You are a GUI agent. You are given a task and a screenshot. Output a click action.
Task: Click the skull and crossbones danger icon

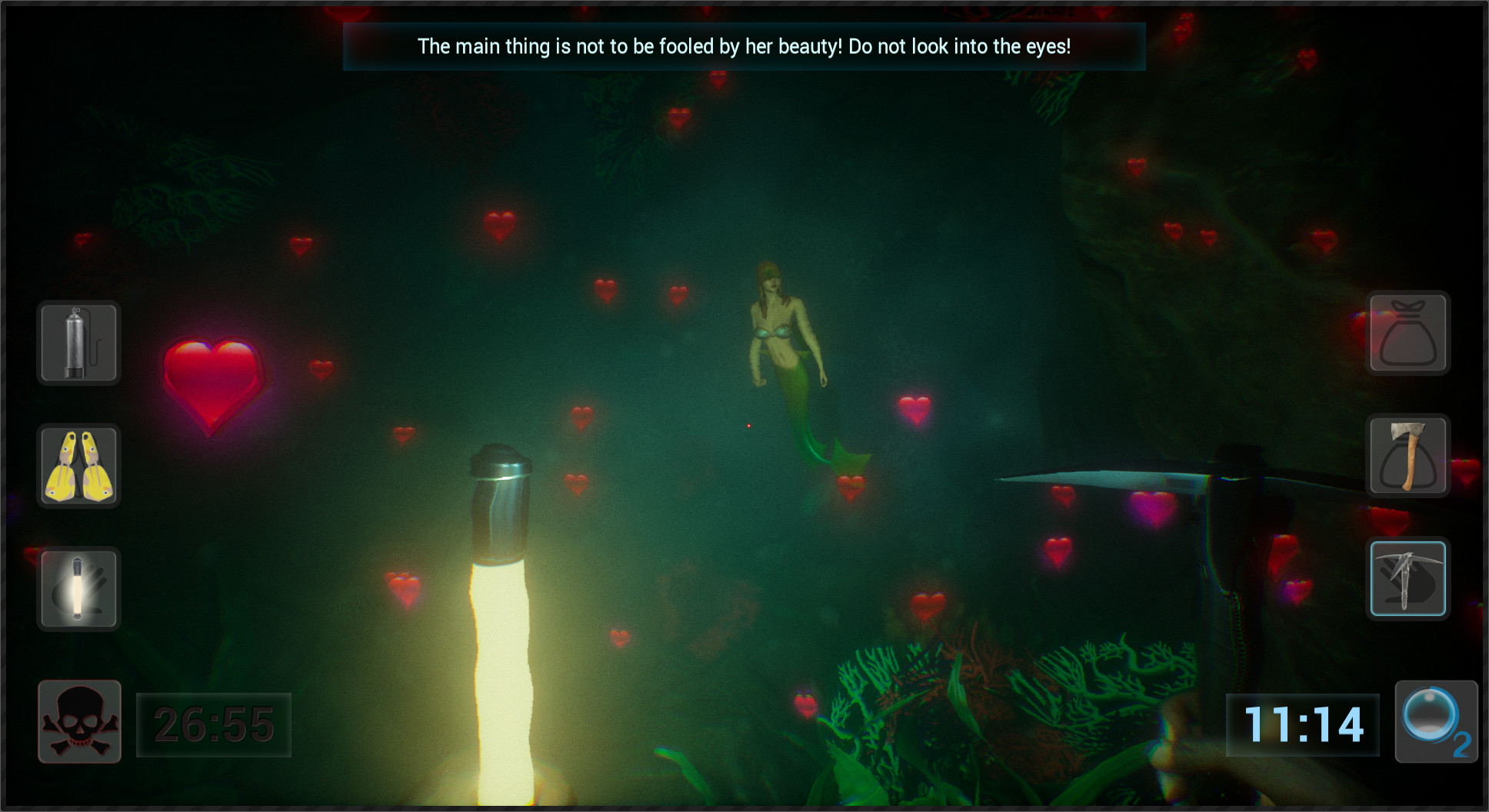(x=78, y=721)
